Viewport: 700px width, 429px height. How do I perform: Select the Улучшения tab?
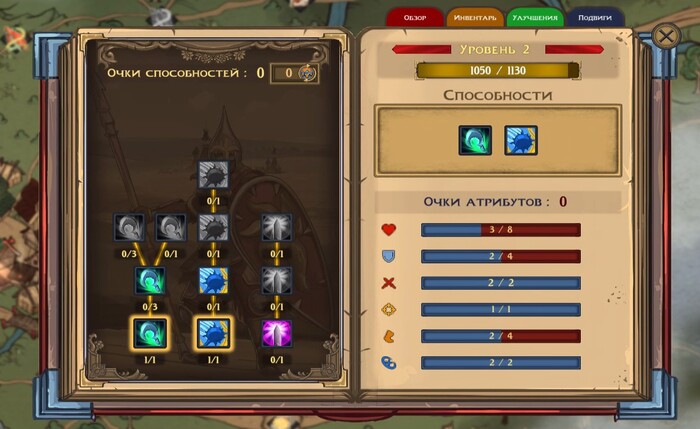click(534, 18)
